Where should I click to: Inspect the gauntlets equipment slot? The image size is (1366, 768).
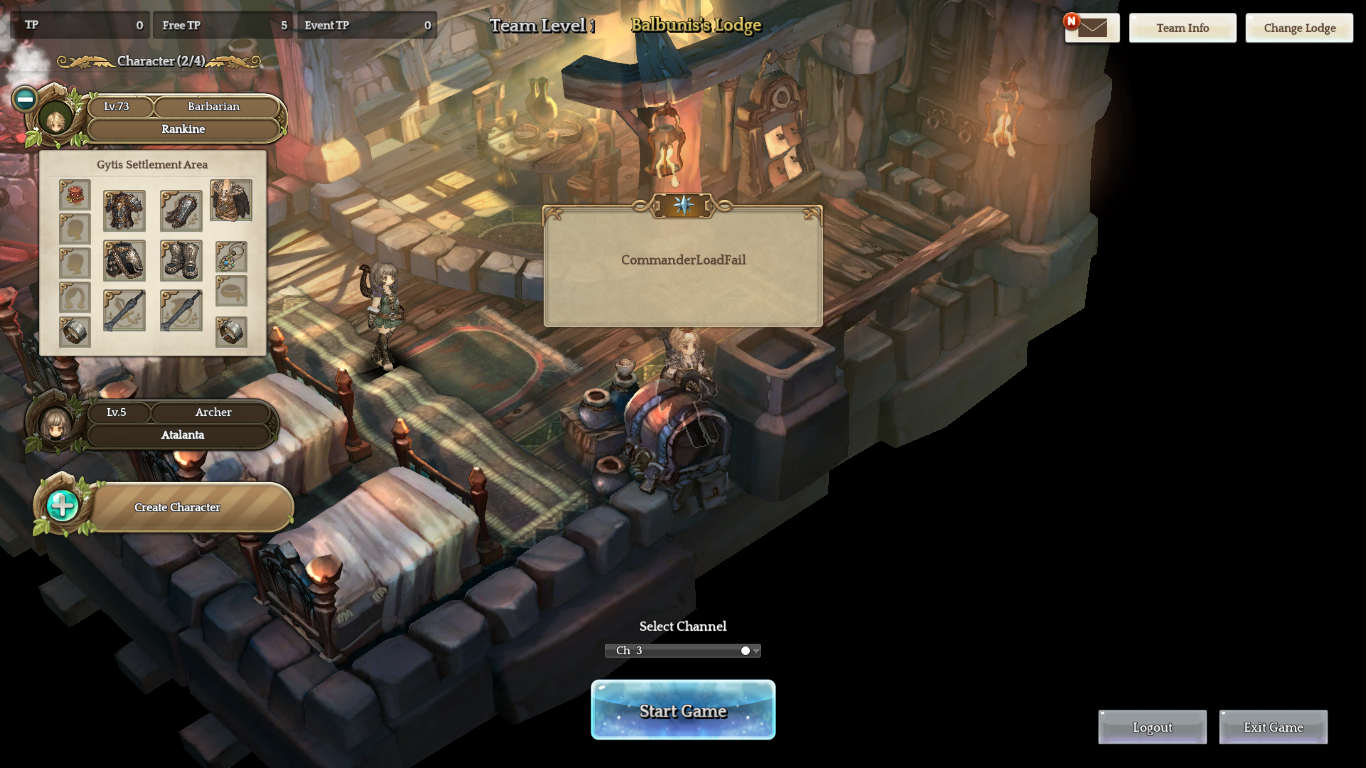(x=181, y=211)
